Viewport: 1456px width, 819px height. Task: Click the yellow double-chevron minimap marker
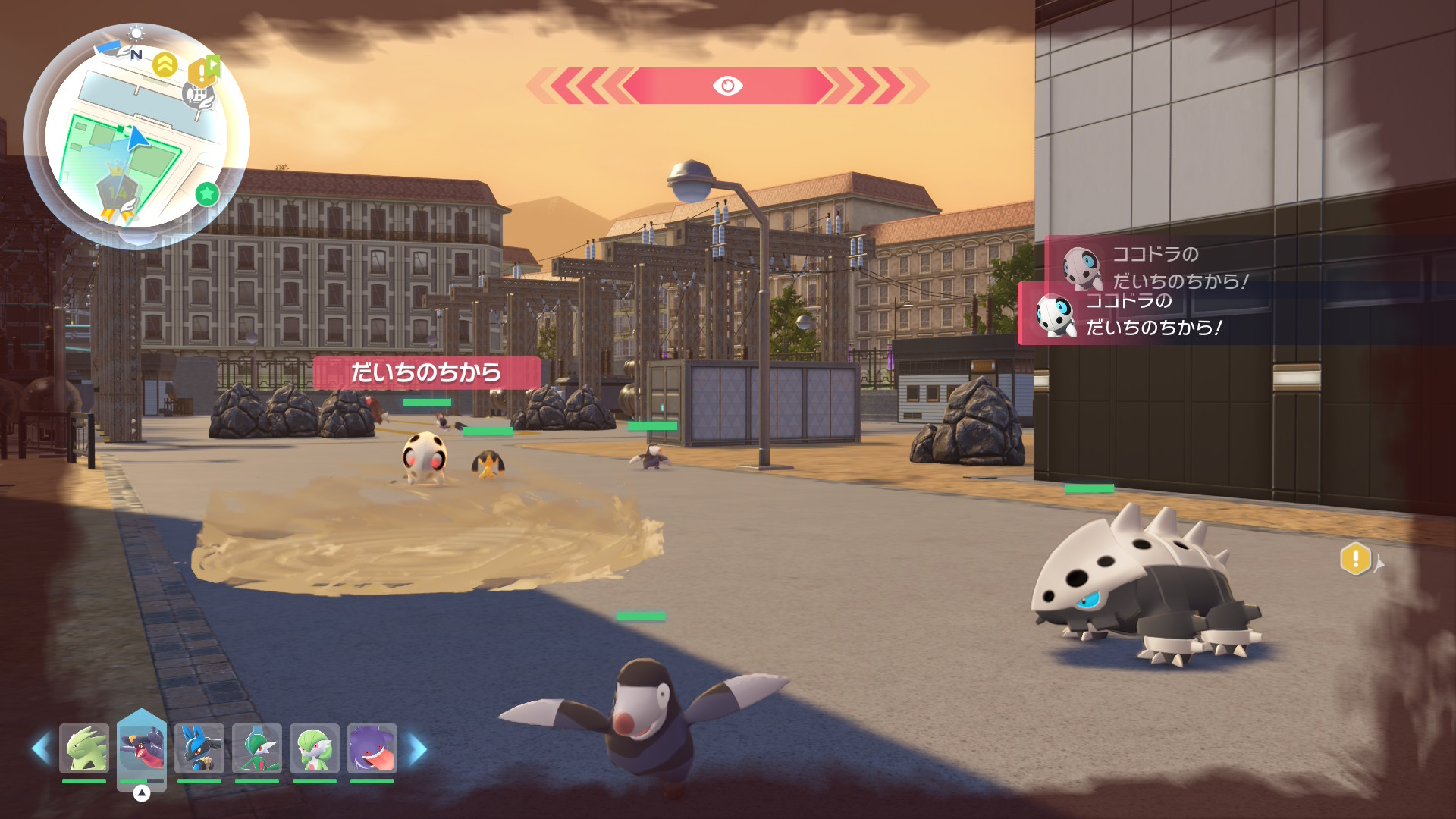165,64
